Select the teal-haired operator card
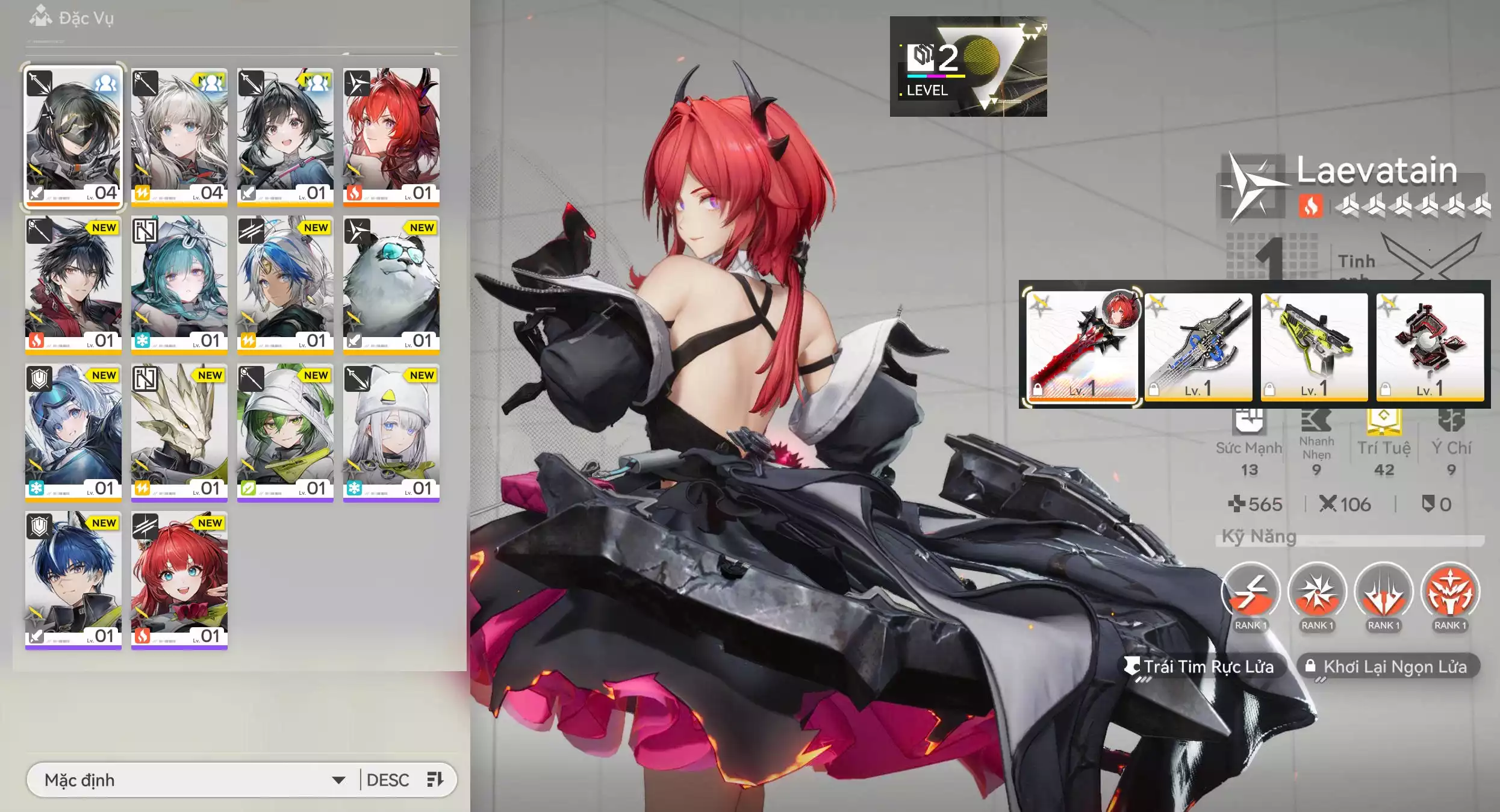 179,283
